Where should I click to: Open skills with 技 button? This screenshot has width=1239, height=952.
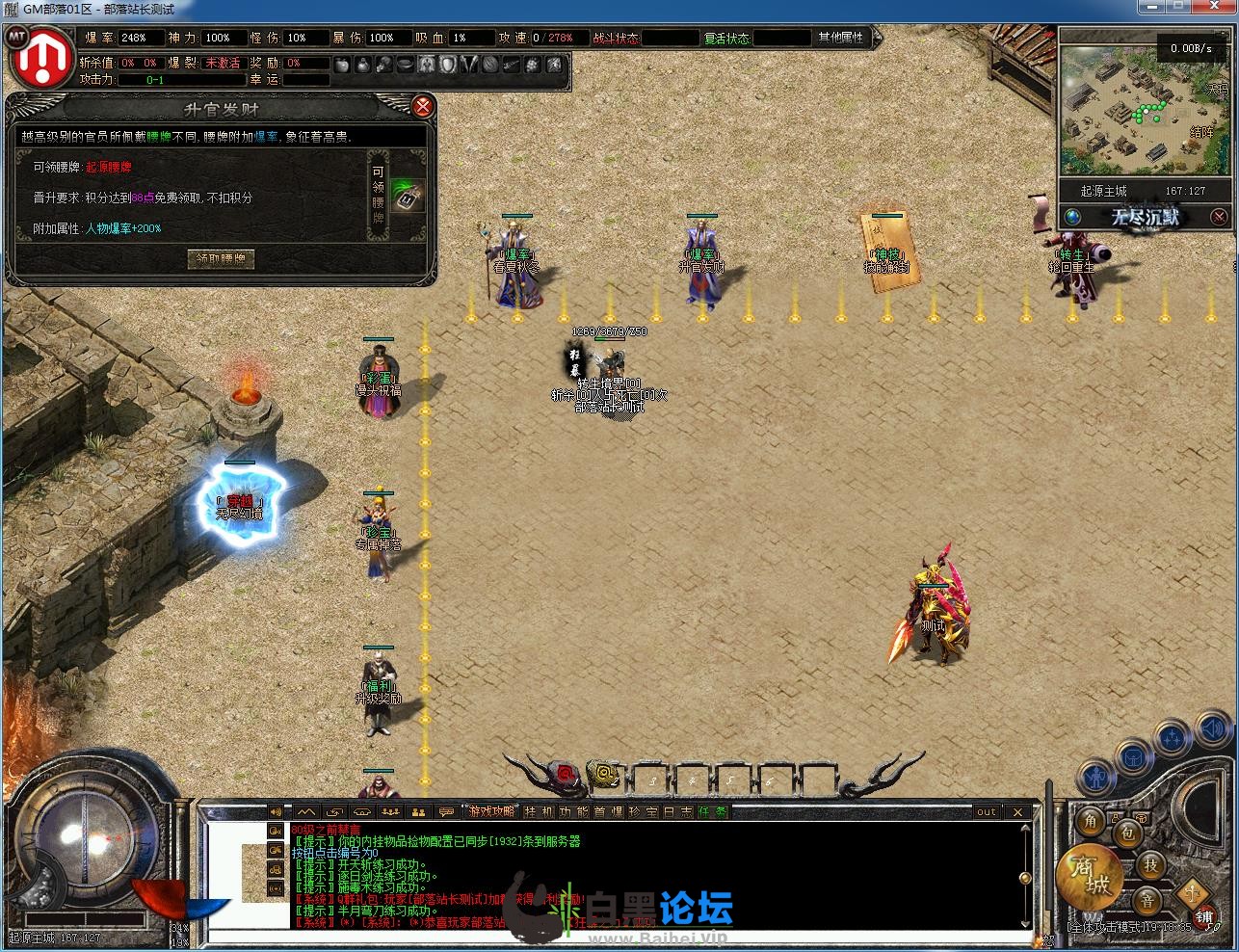(1149, 864)
